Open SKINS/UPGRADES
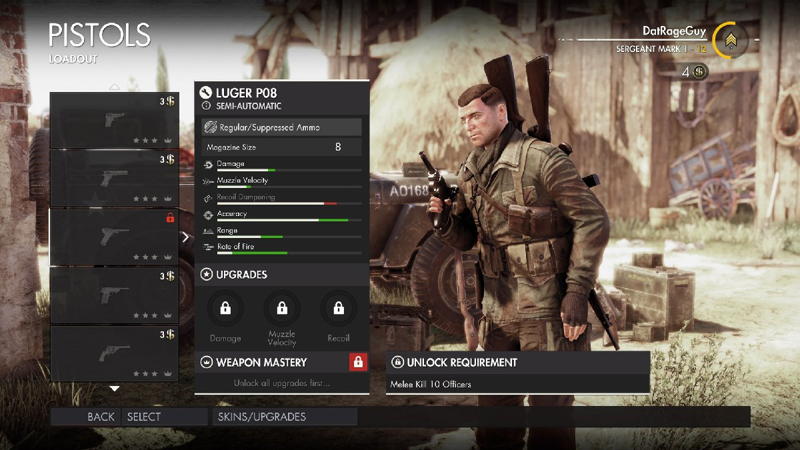Screen dimensions: 800x450 point(262,417)
